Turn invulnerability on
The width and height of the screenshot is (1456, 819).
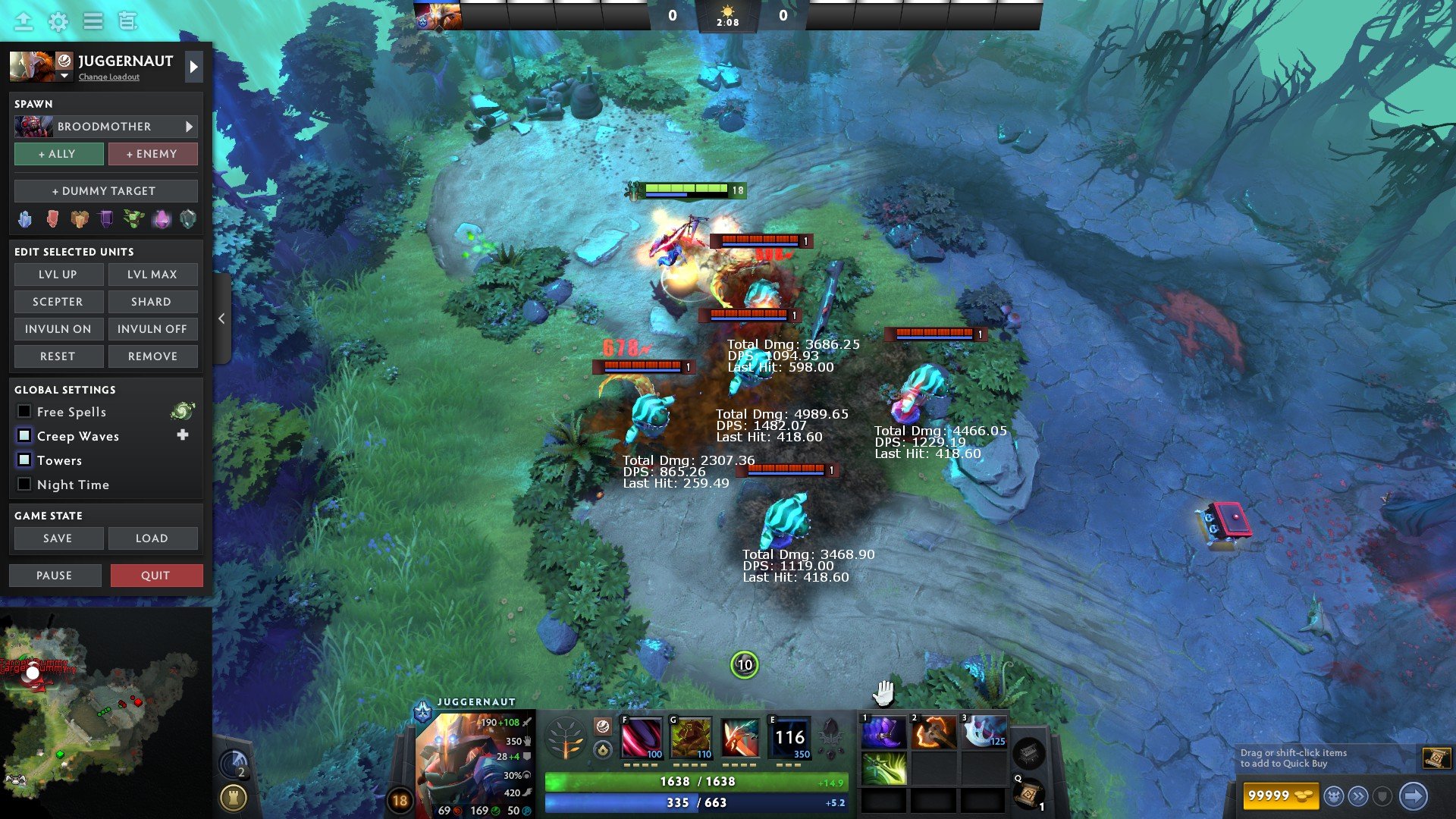pos(58,329)
